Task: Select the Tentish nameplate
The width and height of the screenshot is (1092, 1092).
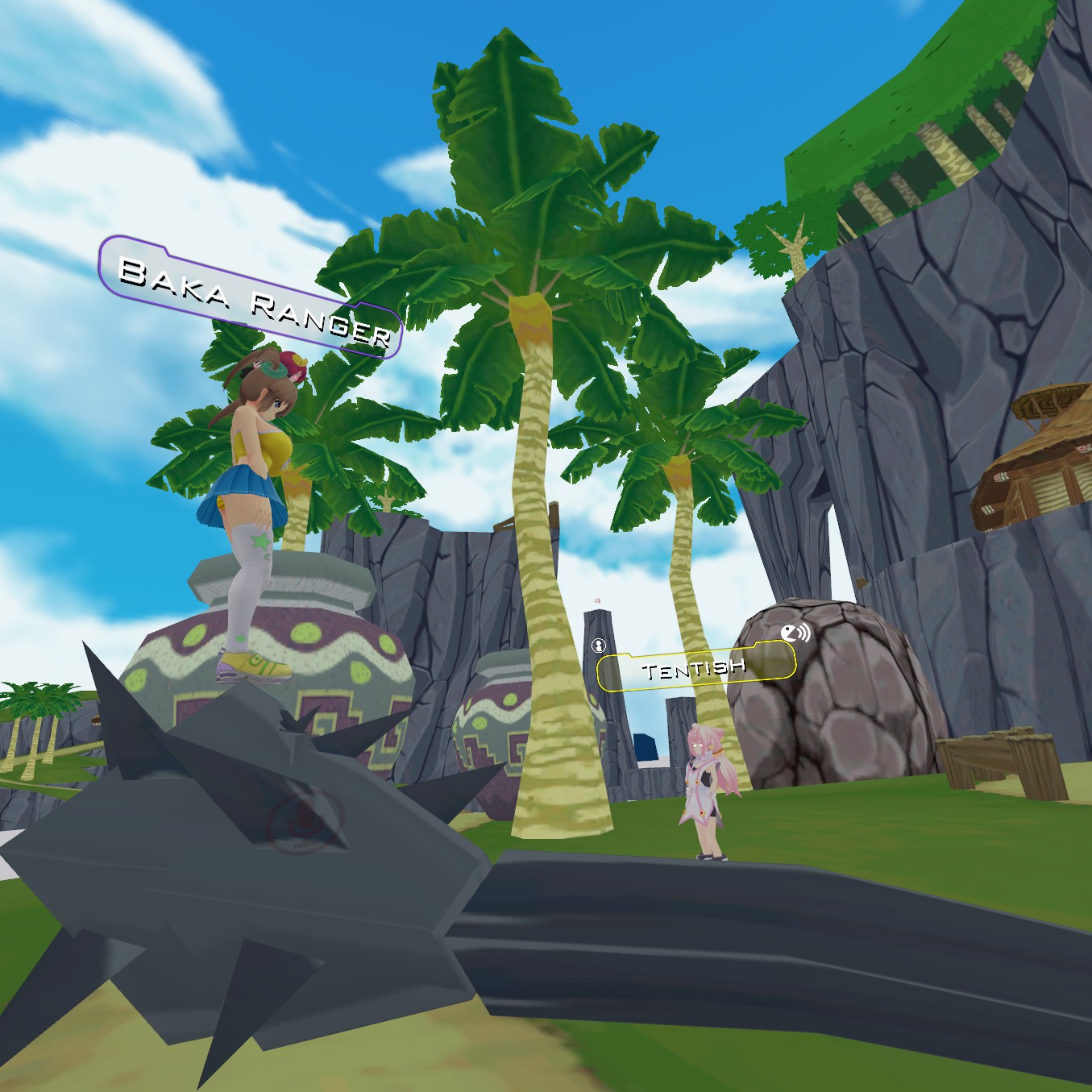Action: [695, 667]
